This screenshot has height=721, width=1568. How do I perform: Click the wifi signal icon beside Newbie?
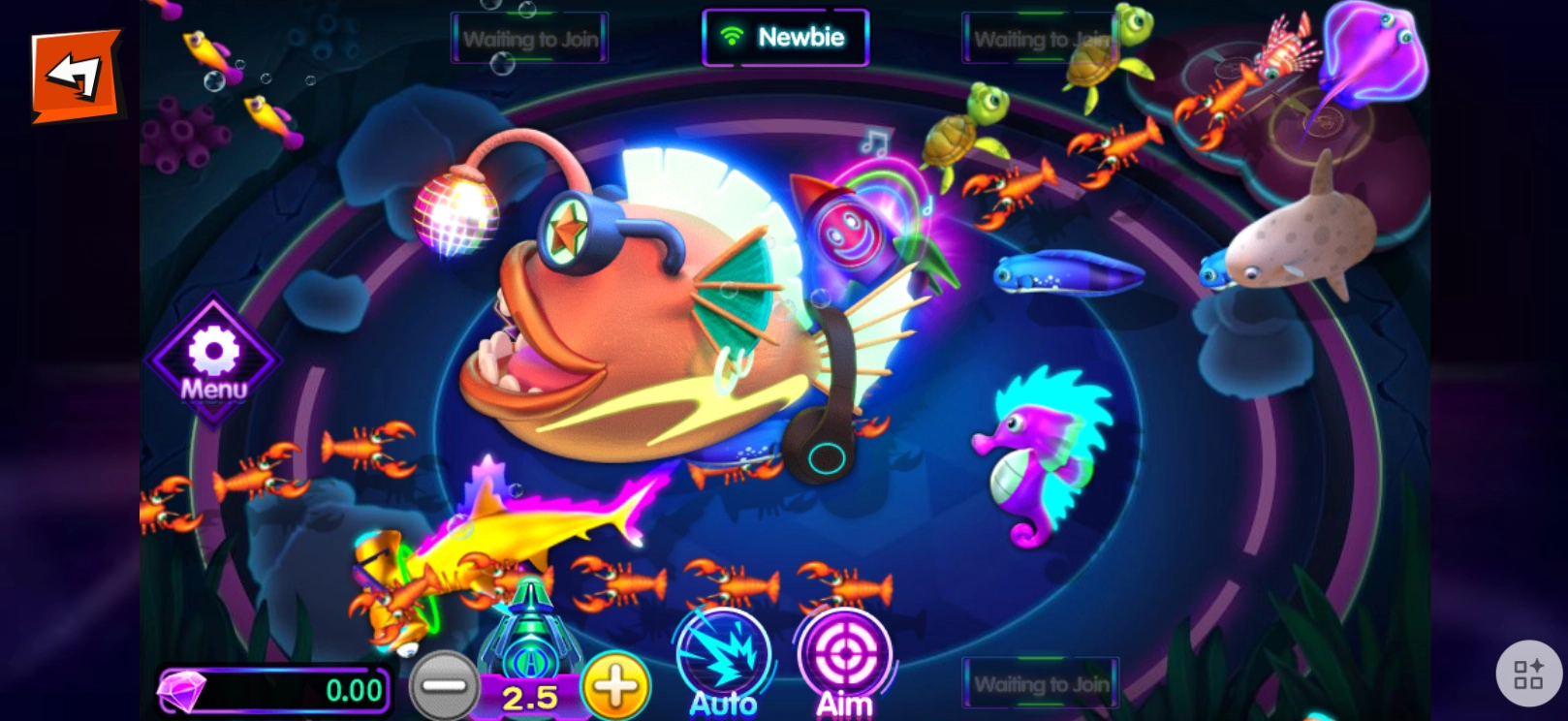point(734,36)
